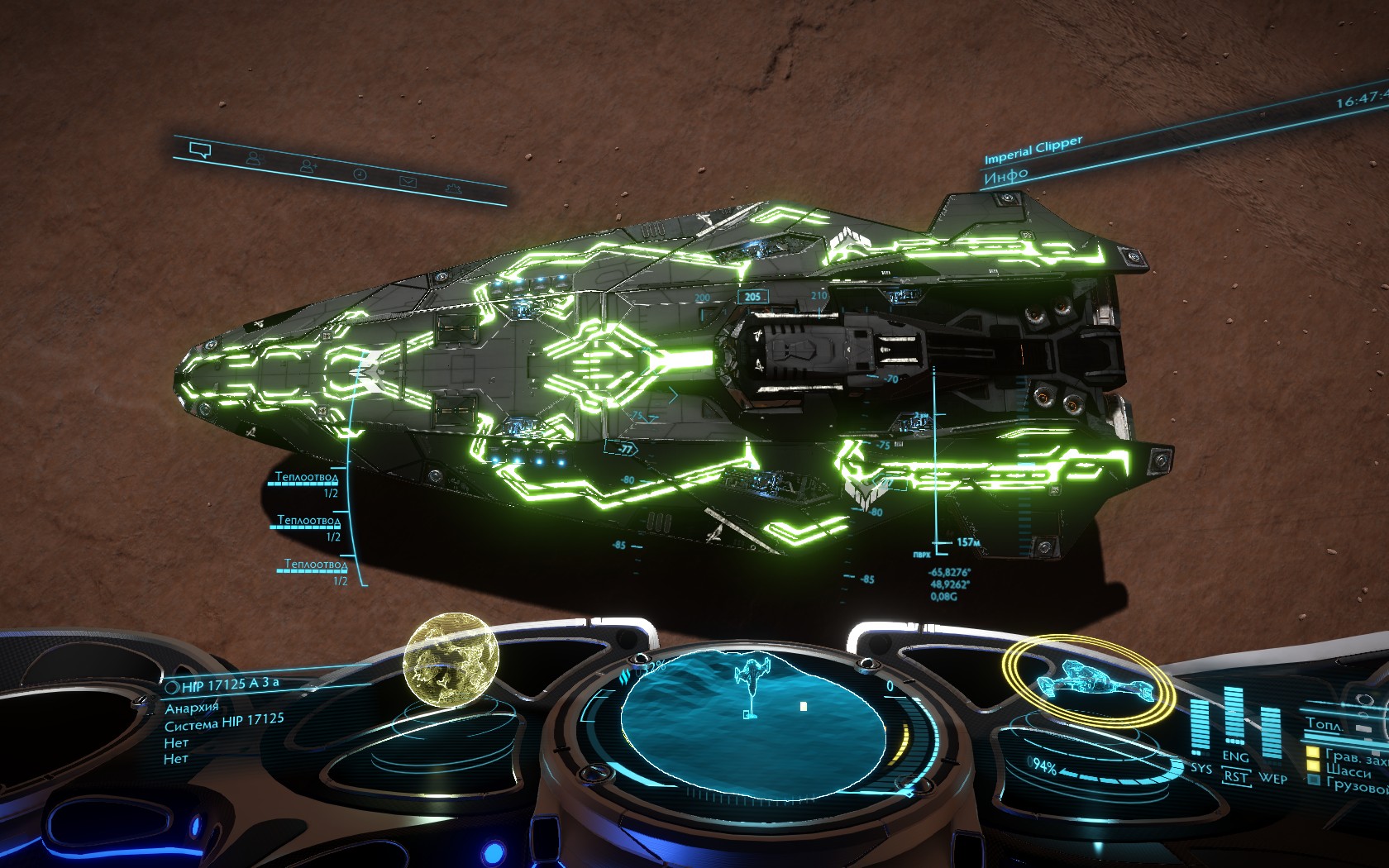Open the friends list comms tab

(254, 157)
